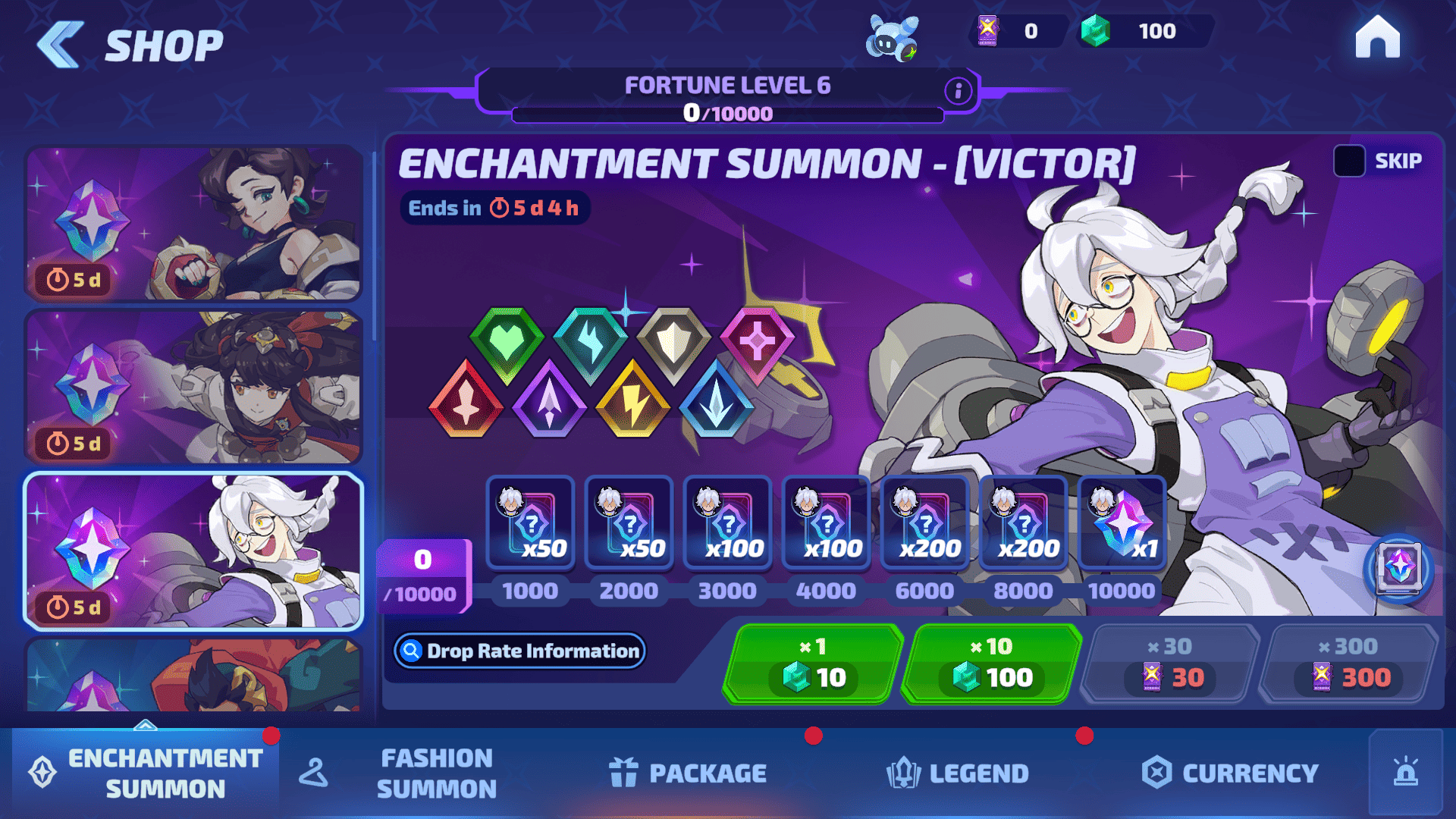Go back using the Shop arrow
Image resolution: width=1456 pixels, height=819 pixels.
pyautogui.click(x=61, y=45)
